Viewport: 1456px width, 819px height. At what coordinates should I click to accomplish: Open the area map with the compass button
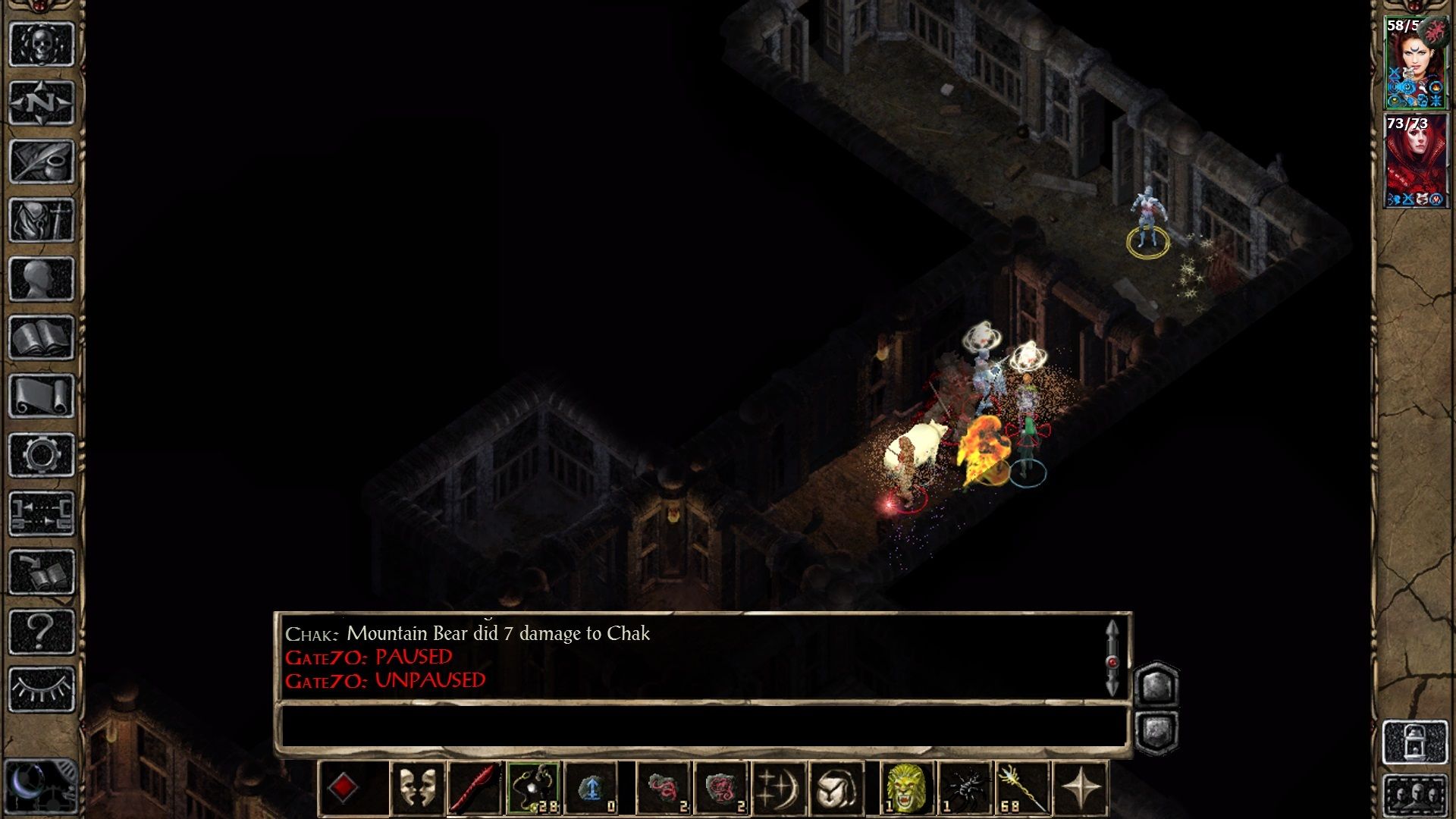point(42,102)
